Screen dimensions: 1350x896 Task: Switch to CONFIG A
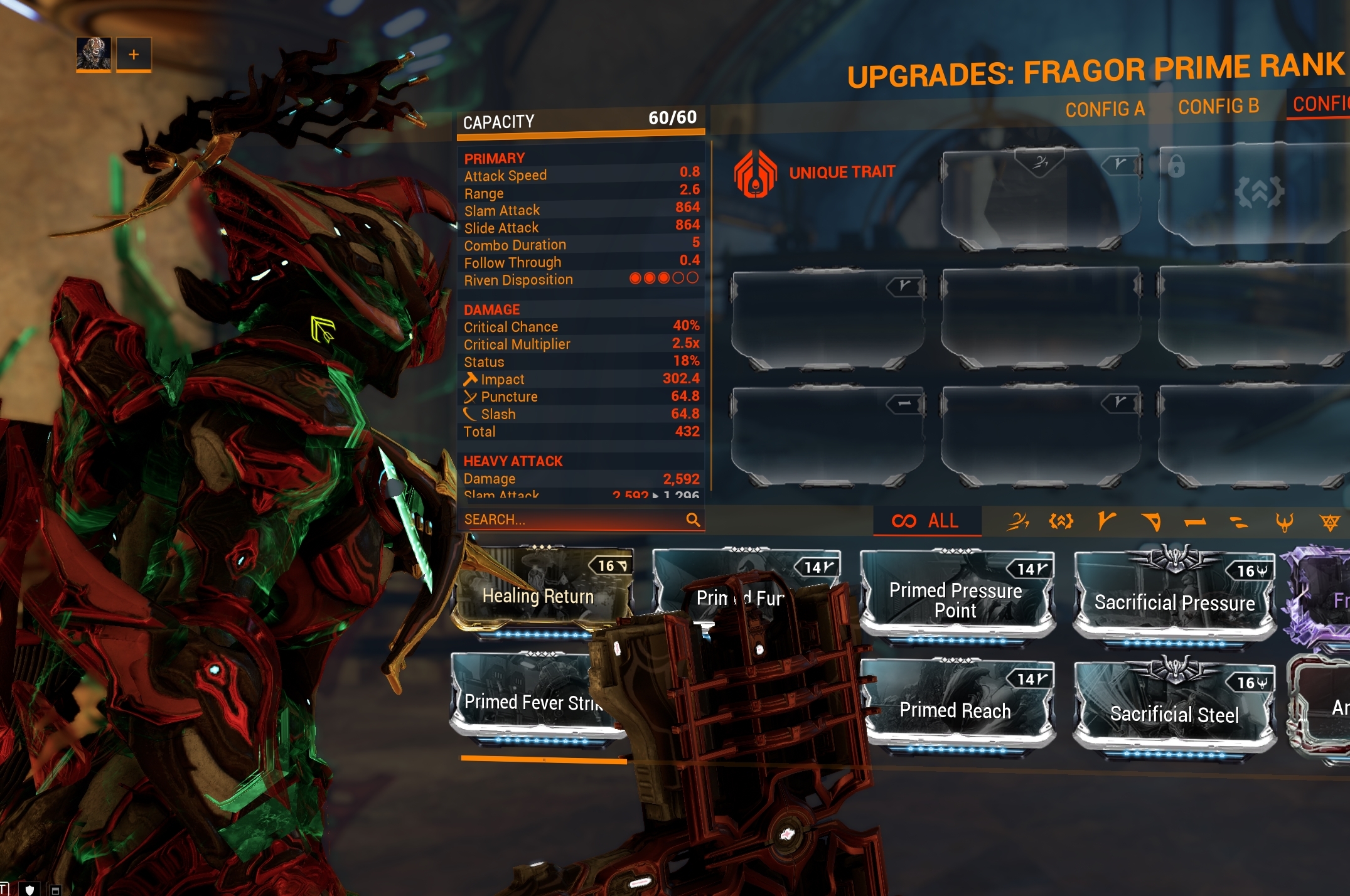(1105, 108)
